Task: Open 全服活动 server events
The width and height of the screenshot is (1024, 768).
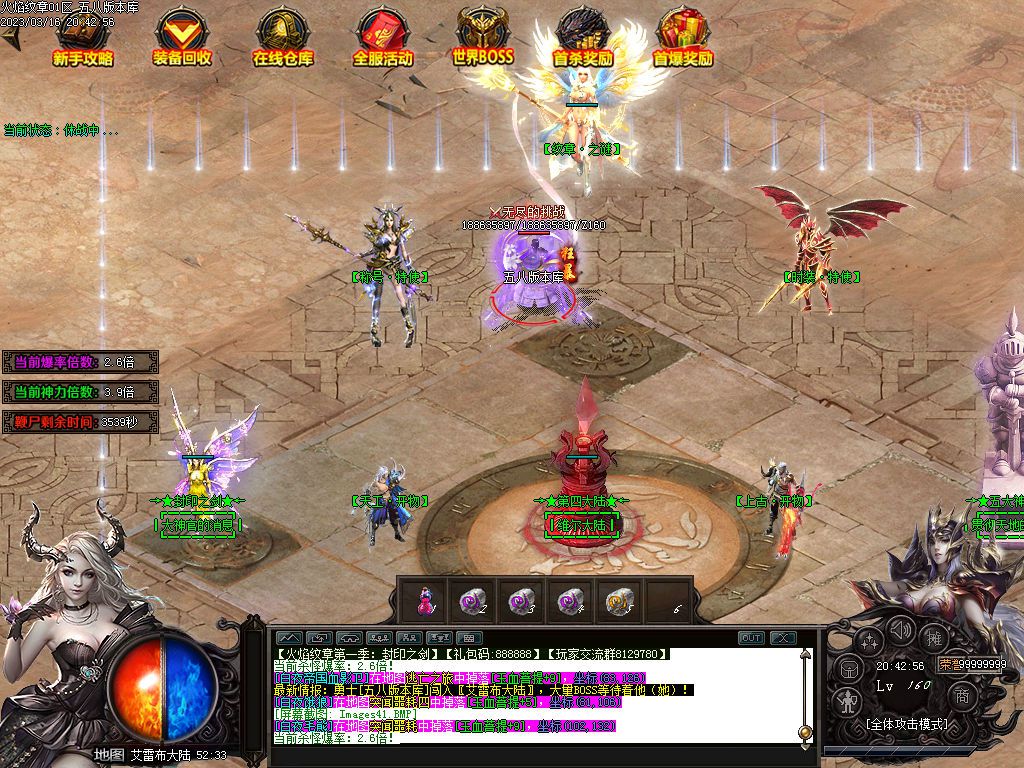Action: pos(382,38)
